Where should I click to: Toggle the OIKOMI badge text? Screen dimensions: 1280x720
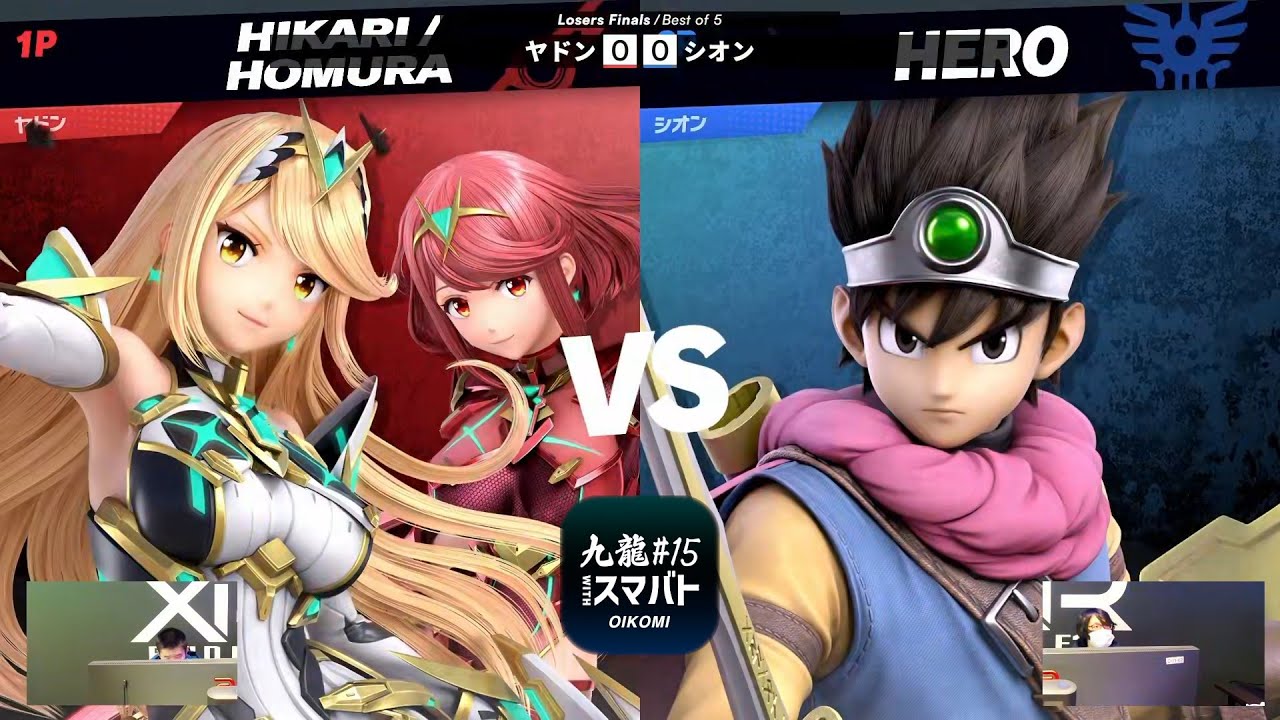(x=641, y=621)
